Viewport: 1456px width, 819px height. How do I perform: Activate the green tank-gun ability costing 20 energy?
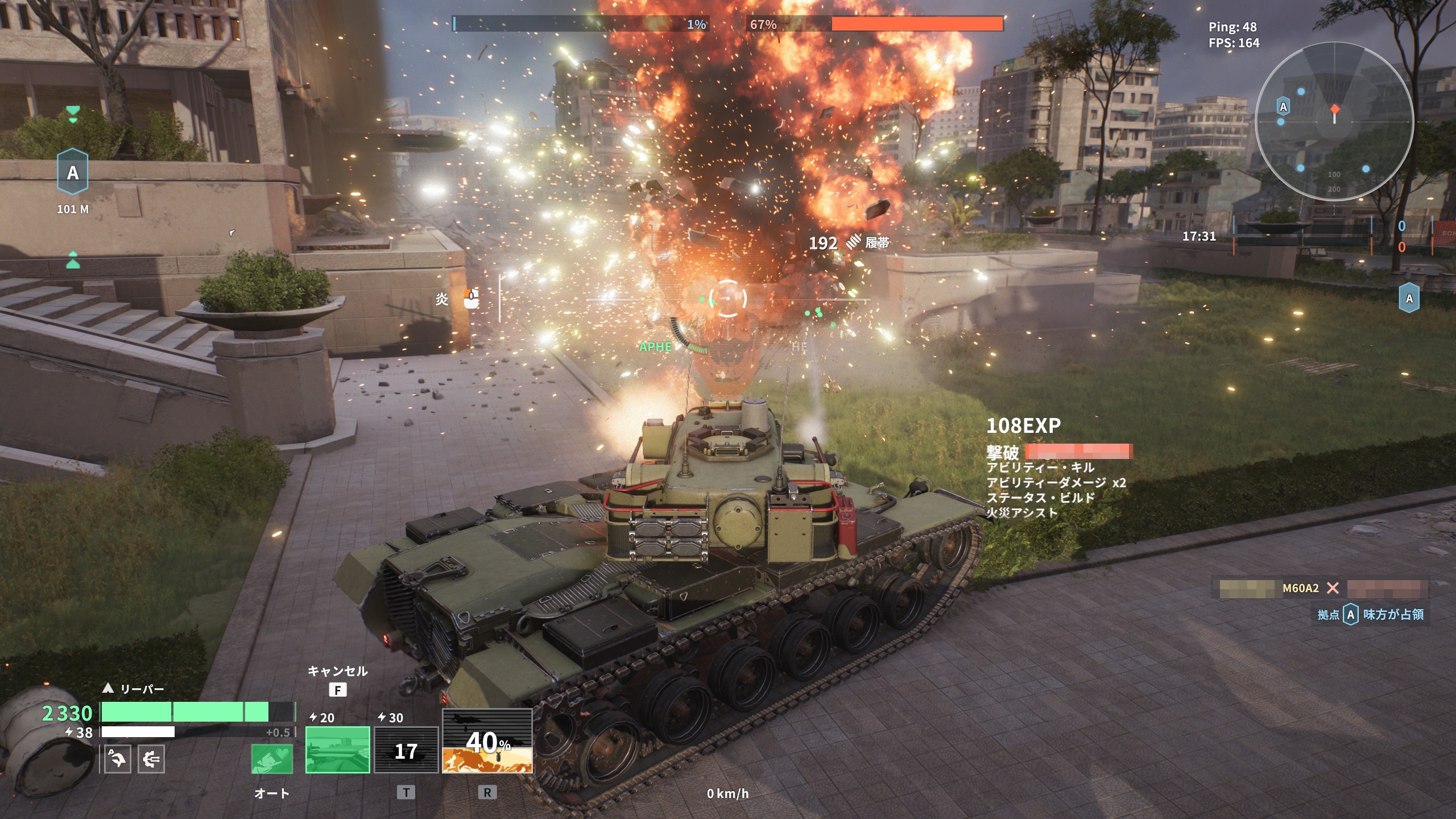pyautogui.click(x=337, y=750)
